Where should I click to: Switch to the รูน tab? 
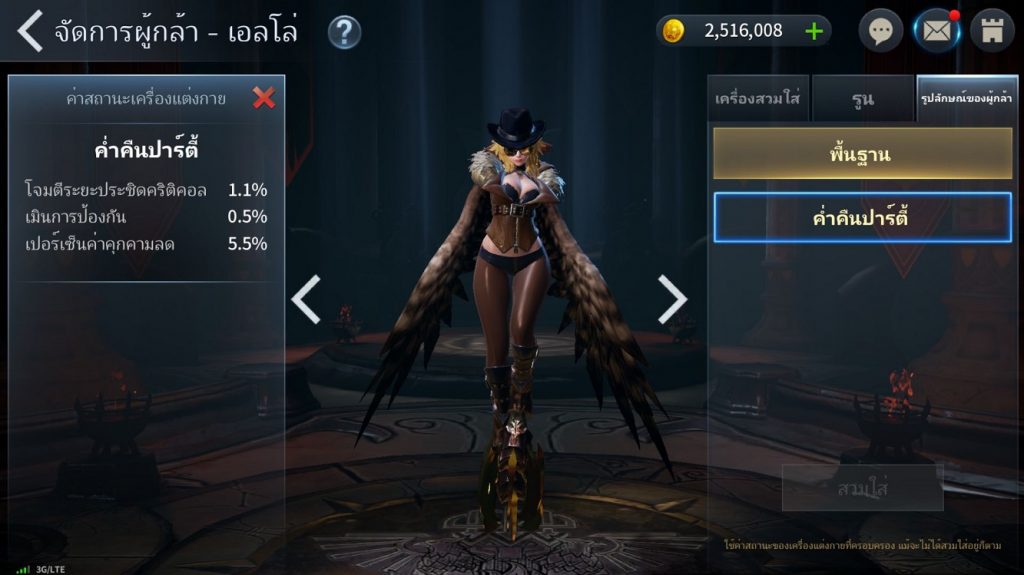(862, 99)
